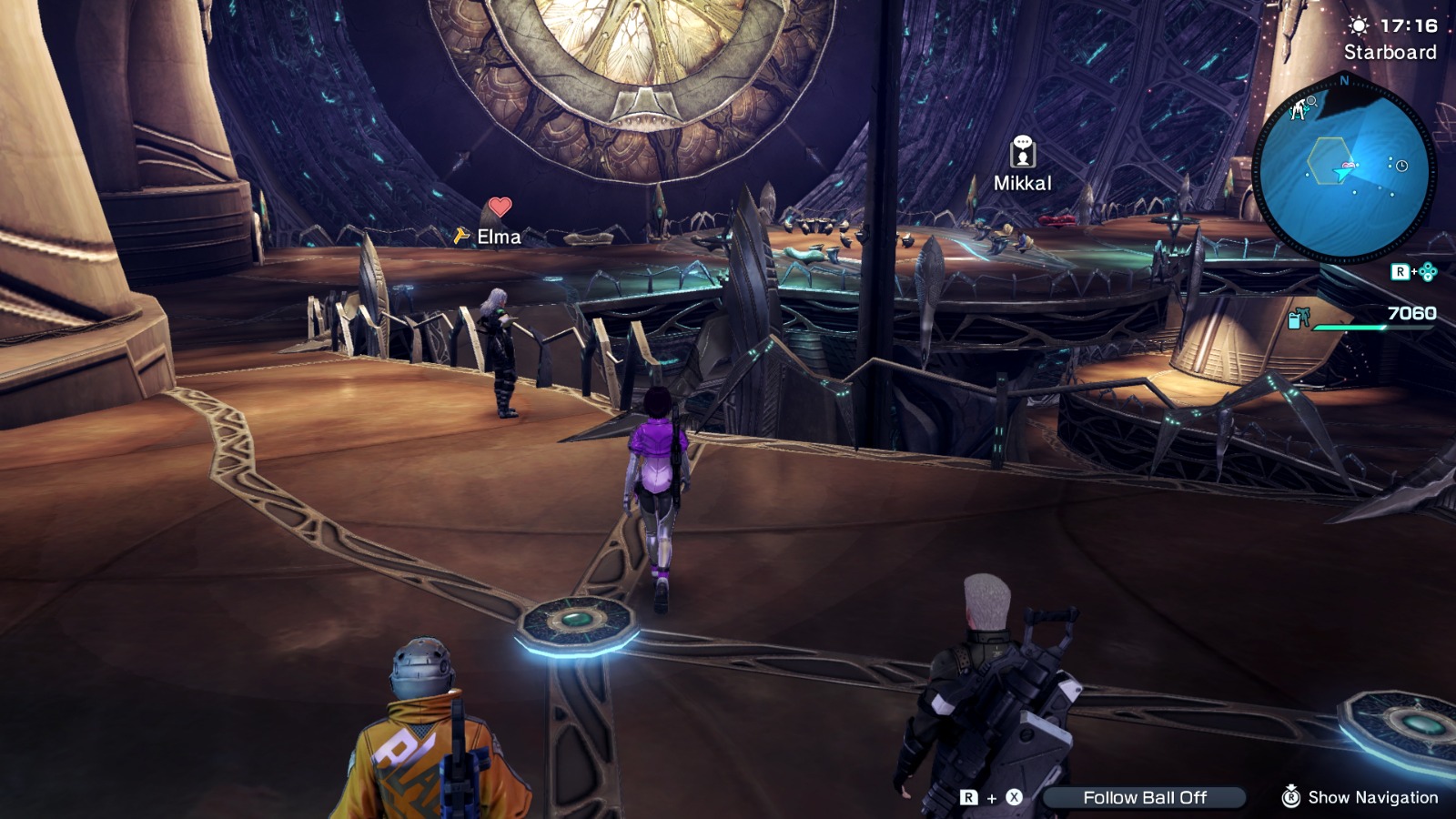Click the Show Navigation option

pyautogui.click(x=1361, y=797)
